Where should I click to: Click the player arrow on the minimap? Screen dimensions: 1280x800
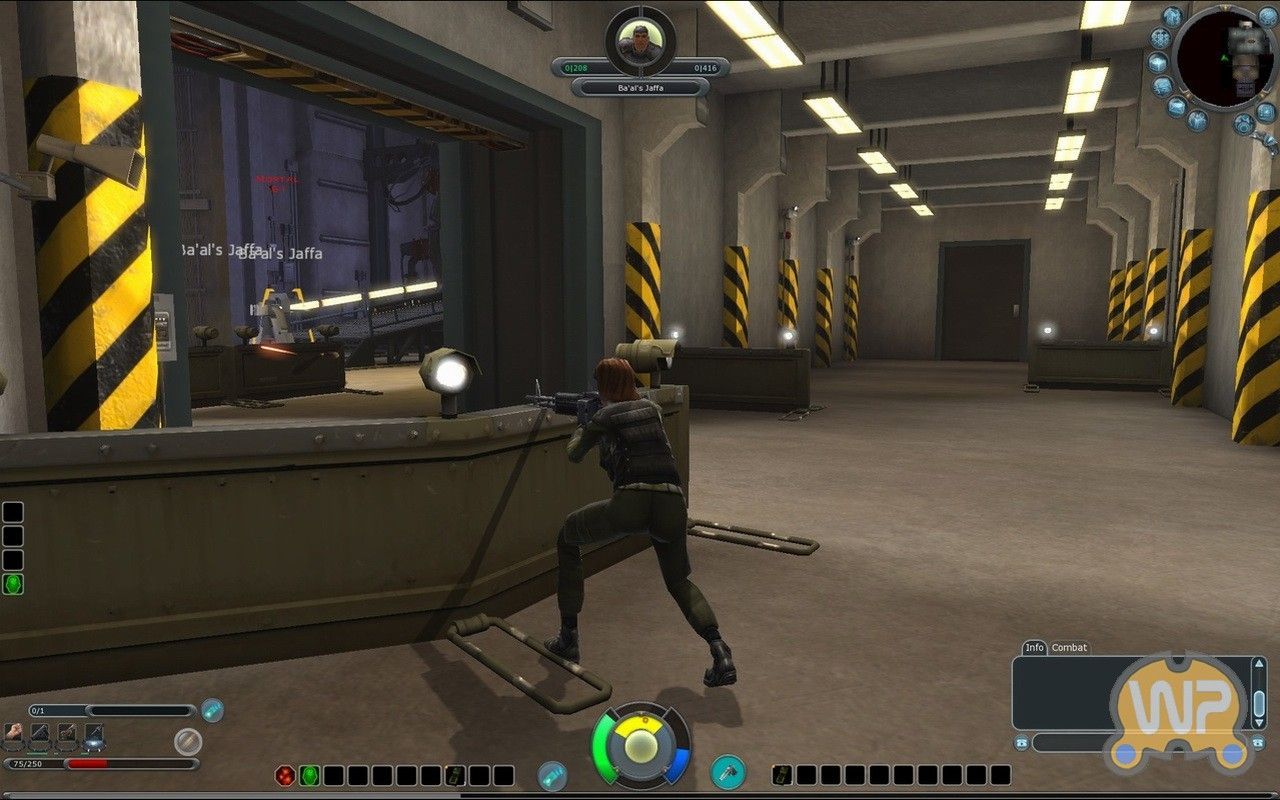point(1225,58)
